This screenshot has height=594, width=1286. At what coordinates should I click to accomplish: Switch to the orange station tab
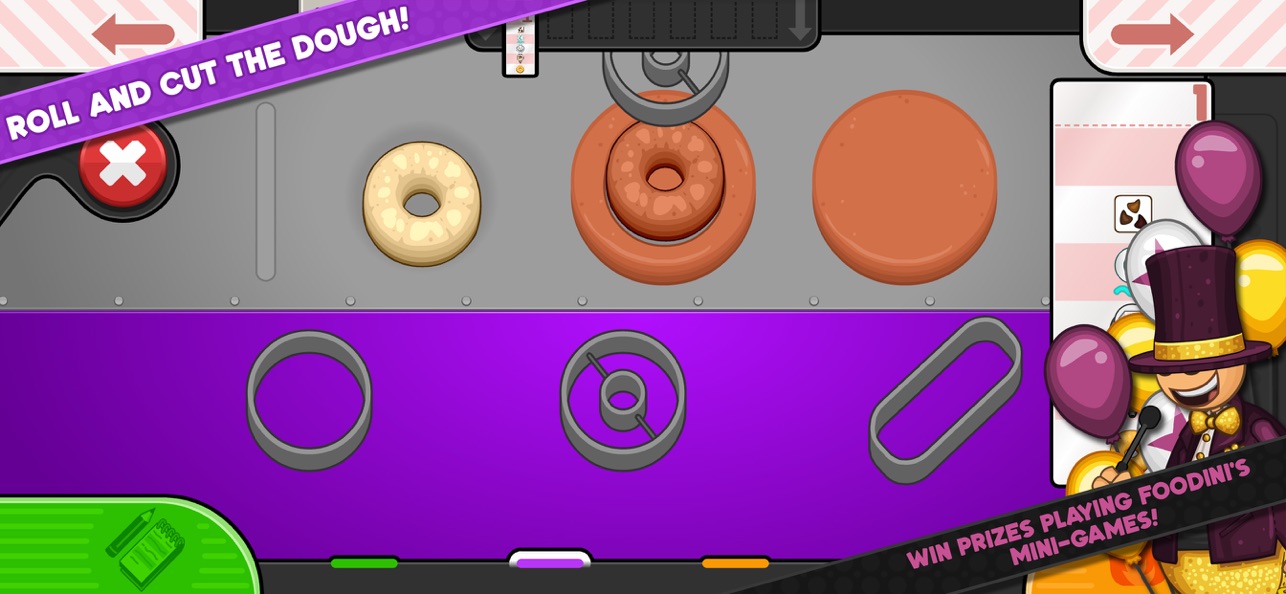tap(735, 563)
